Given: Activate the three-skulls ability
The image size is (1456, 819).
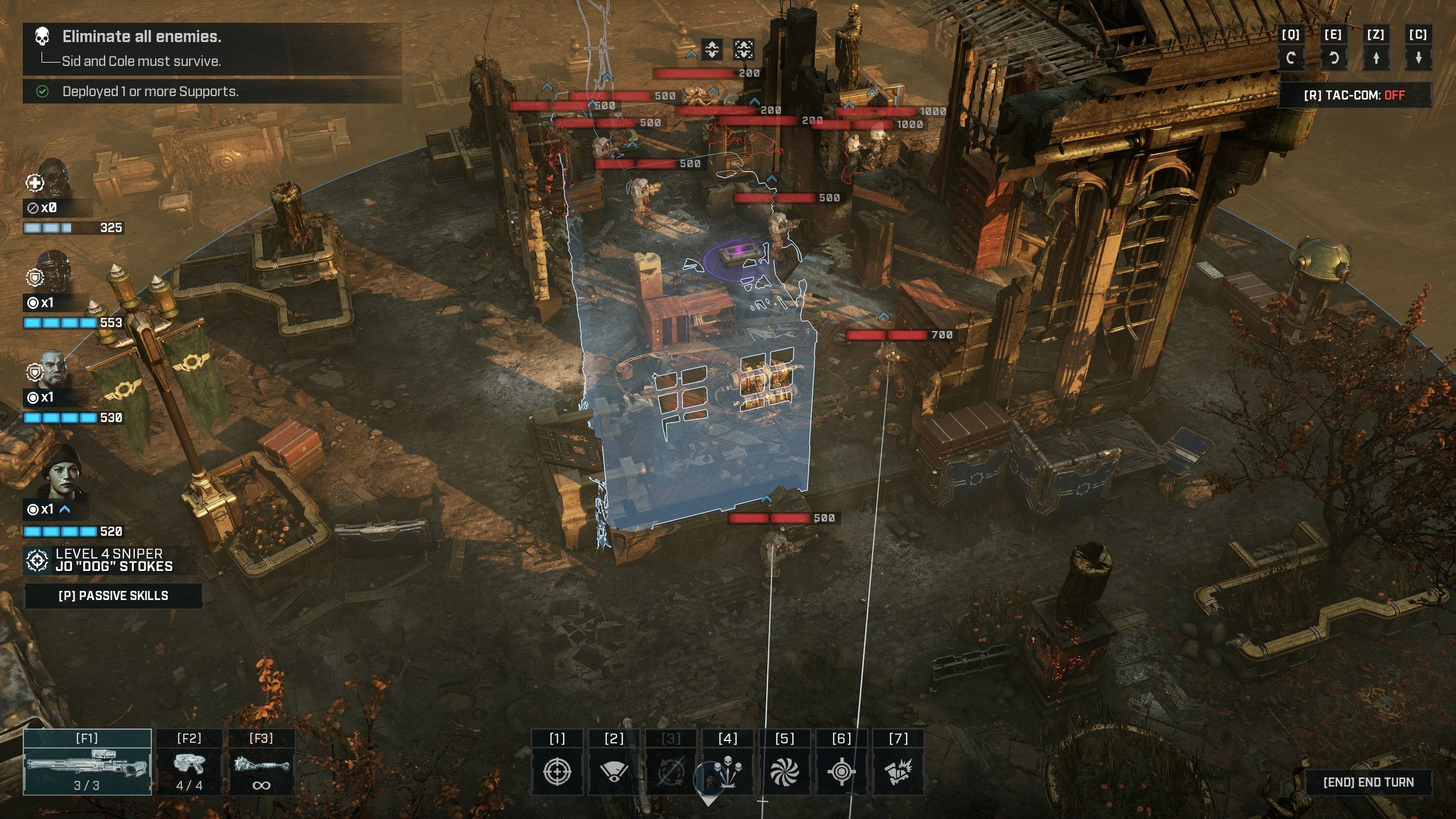Looking at the screenshot, I should [x=728, y=771].
